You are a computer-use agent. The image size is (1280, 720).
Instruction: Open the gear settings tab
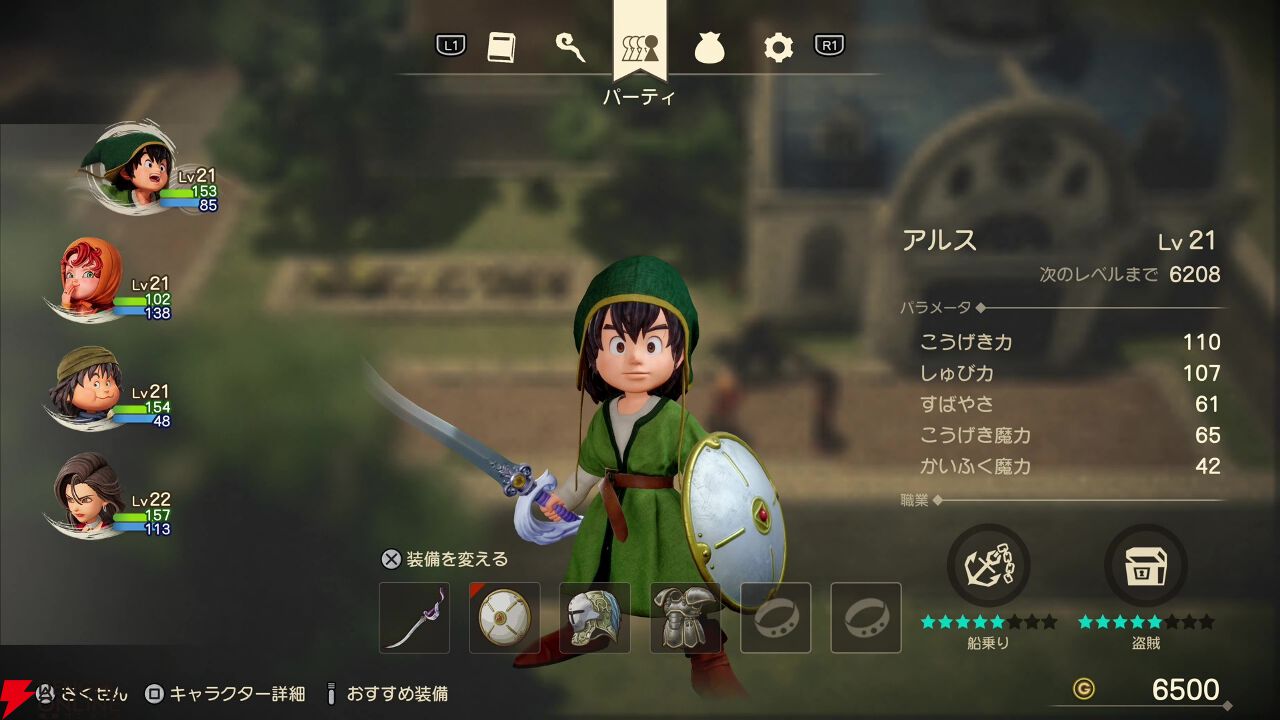778,47
